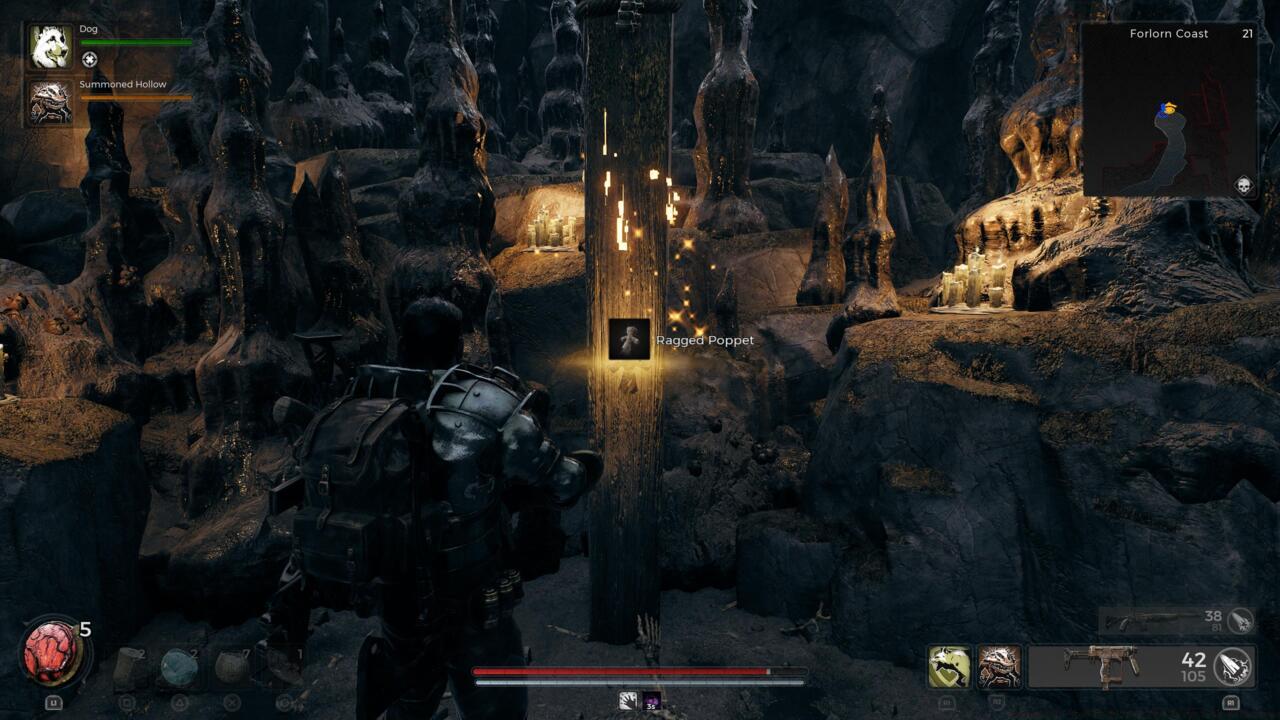The image size is (1280, 720).
Task: Use the red Relic heart
Action: 53,652
